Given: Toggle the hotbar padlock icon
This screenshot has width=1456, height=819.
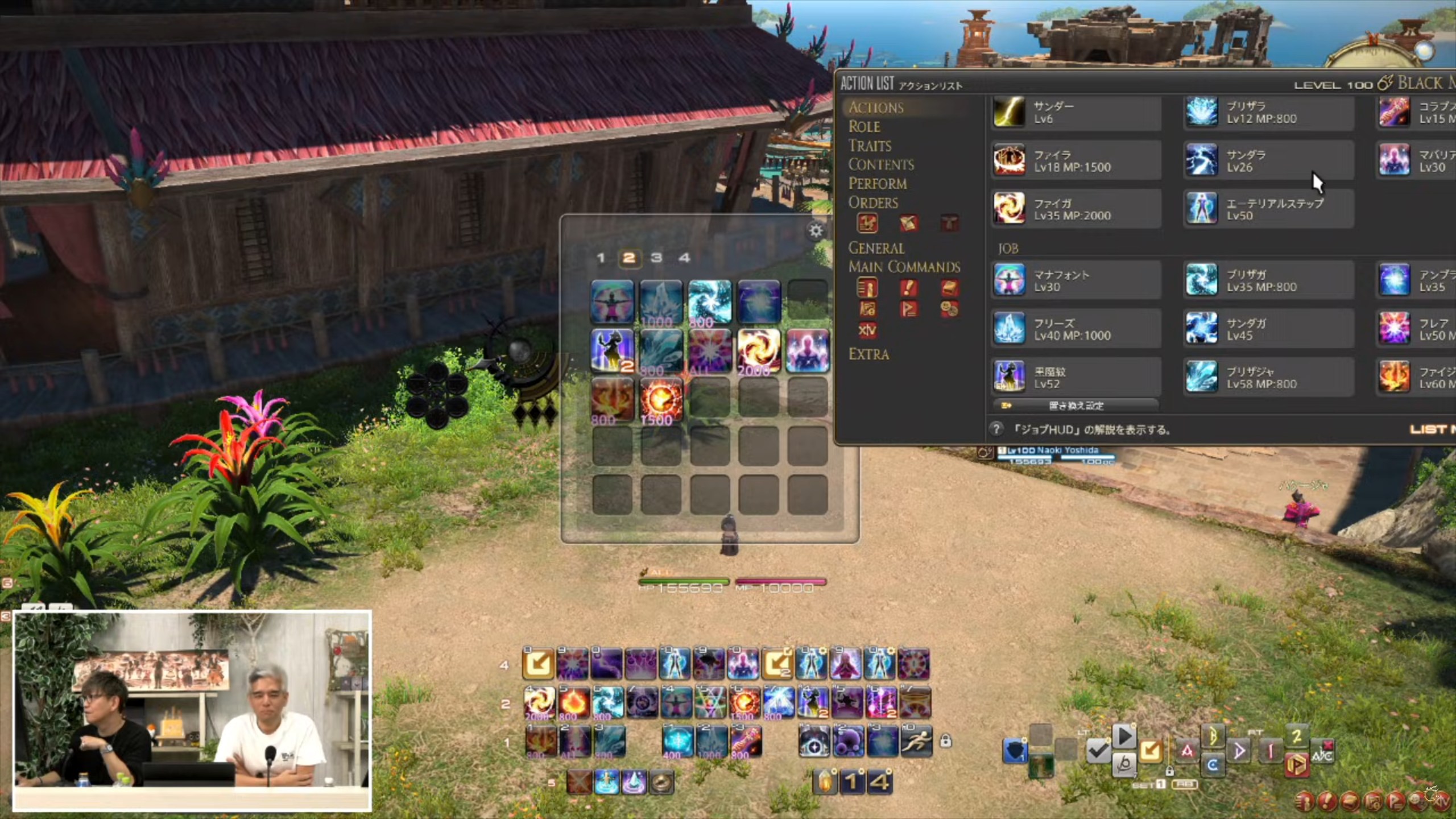Looking at the screenshot, I should click(945, 741).
